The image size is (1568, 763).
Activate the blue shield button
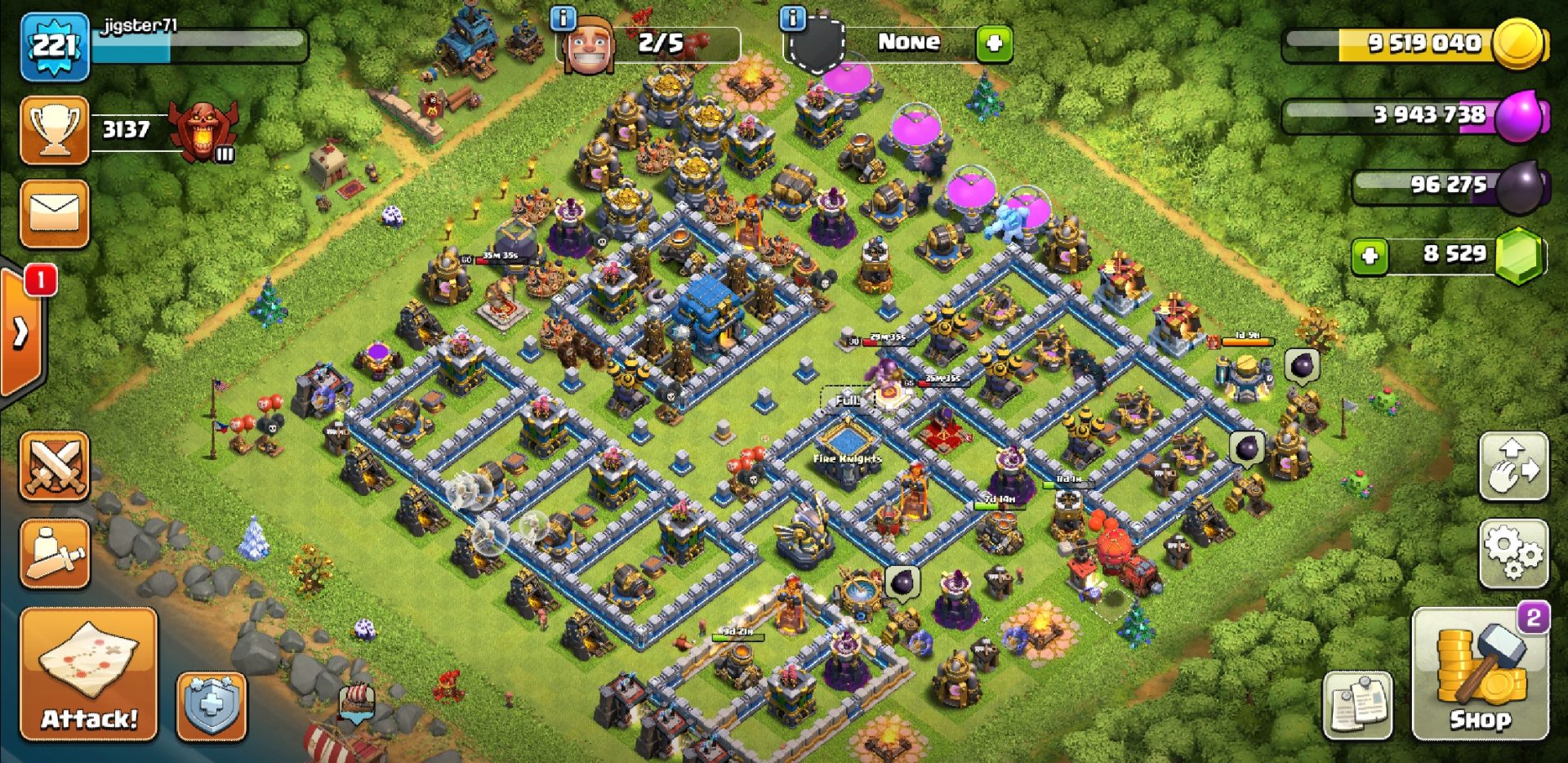pyautogui.click(x=211, y=706)
